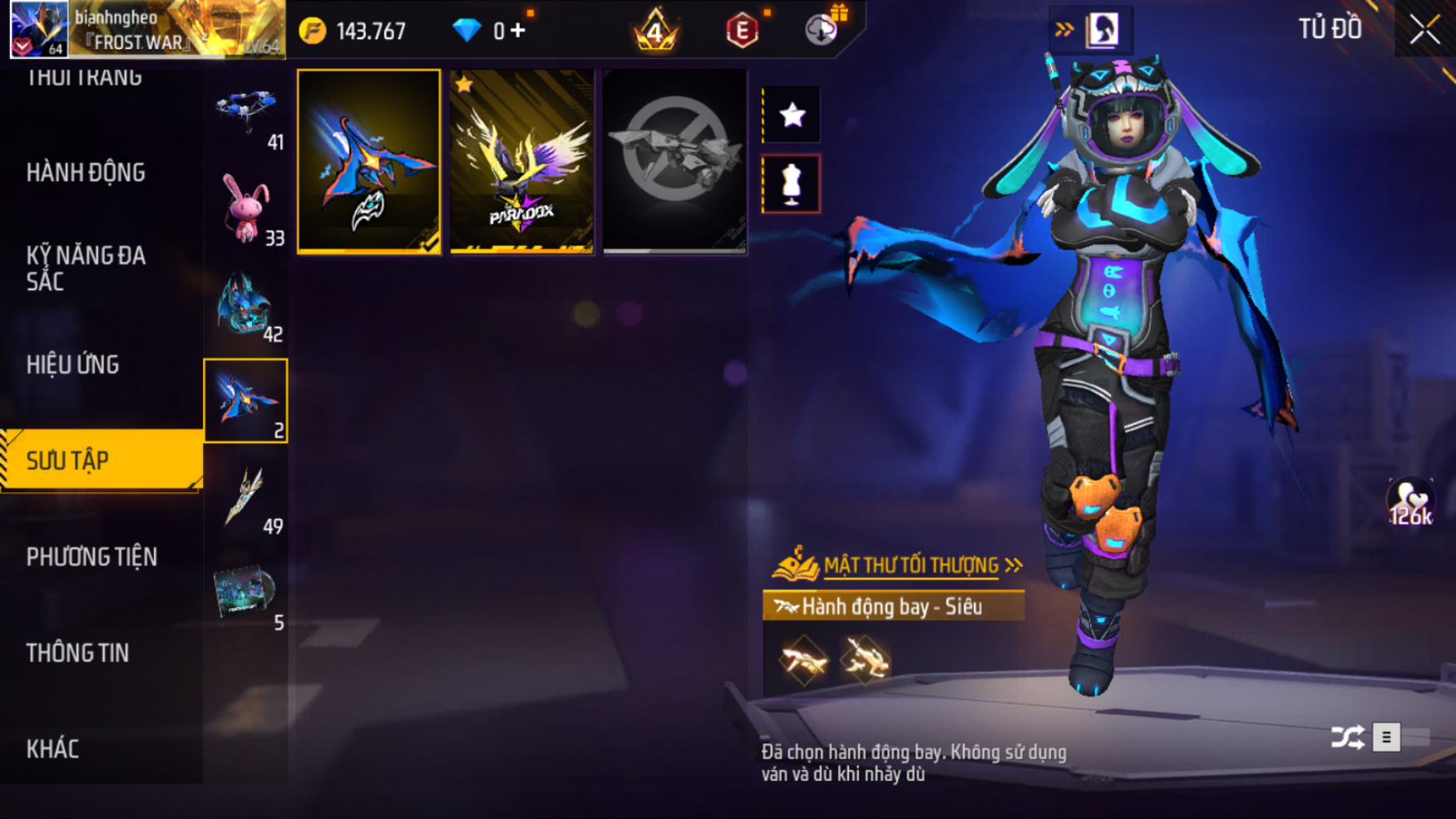Click the mannequin outfit filter button
The height and width of the screenshot is (819, 1456).
[792, 184]
